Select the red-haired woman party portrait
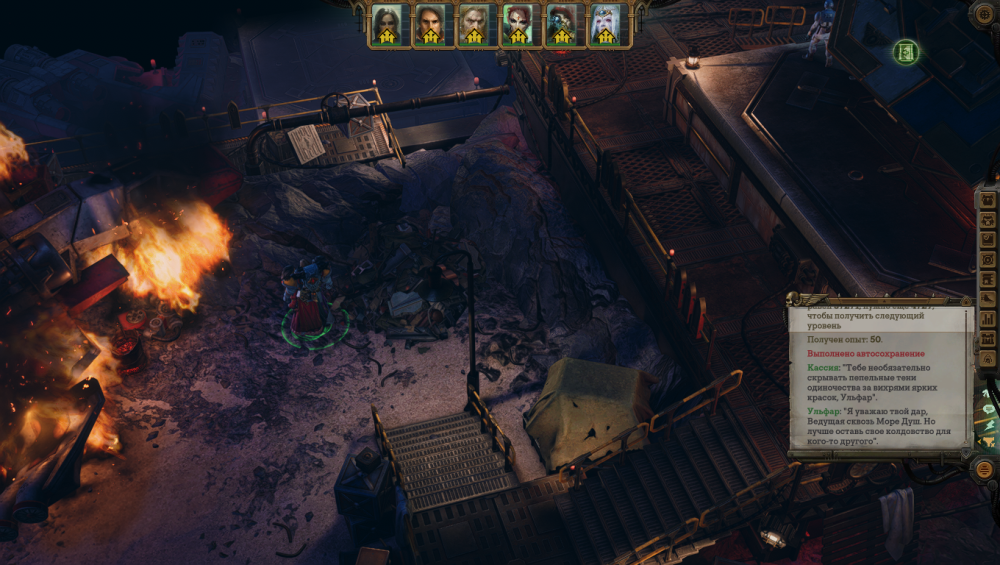Screen dimensions: 1000x565 (518, 23)
